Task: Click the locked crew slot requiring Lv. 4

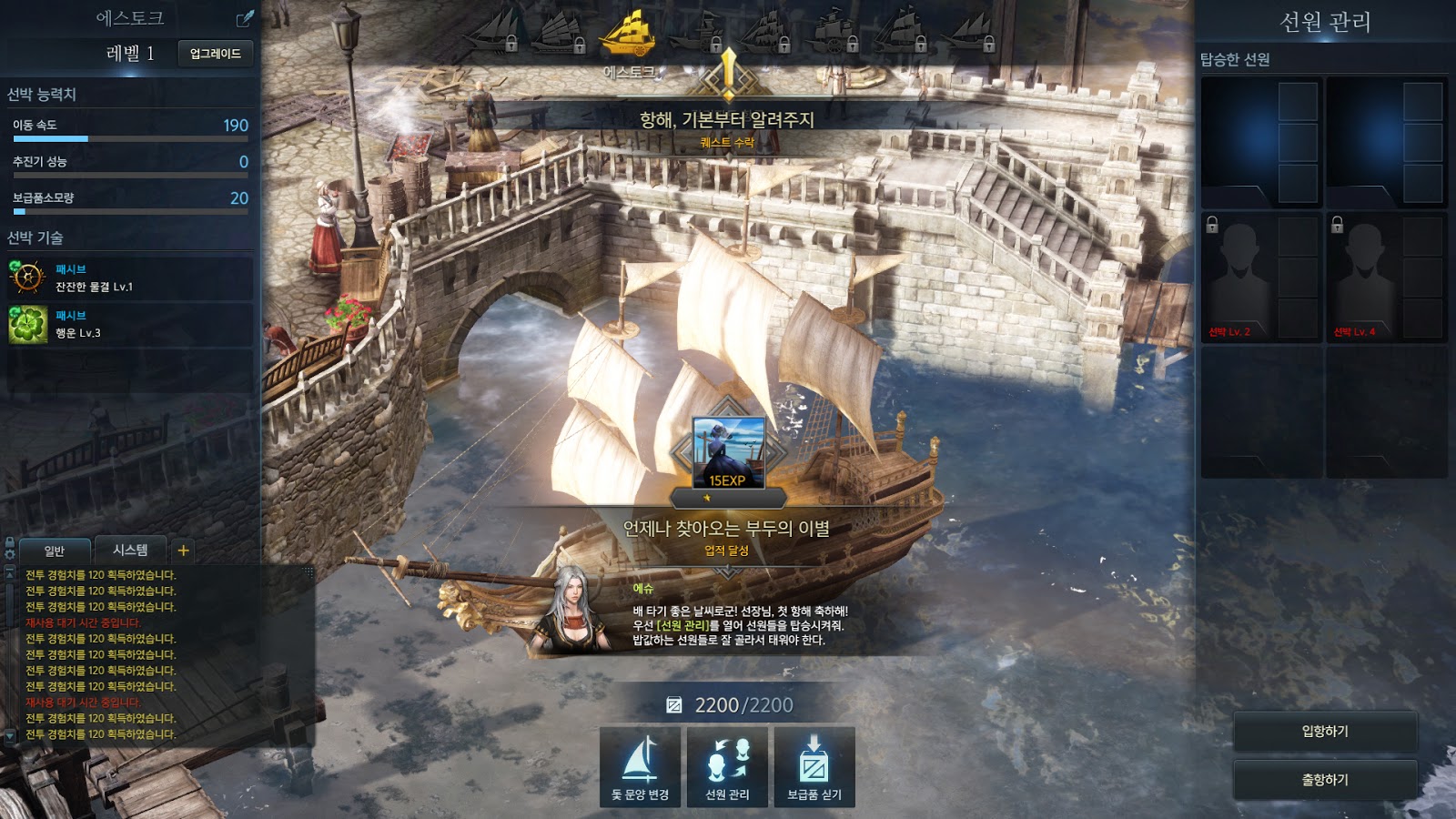Action: tap(1385, 278)
